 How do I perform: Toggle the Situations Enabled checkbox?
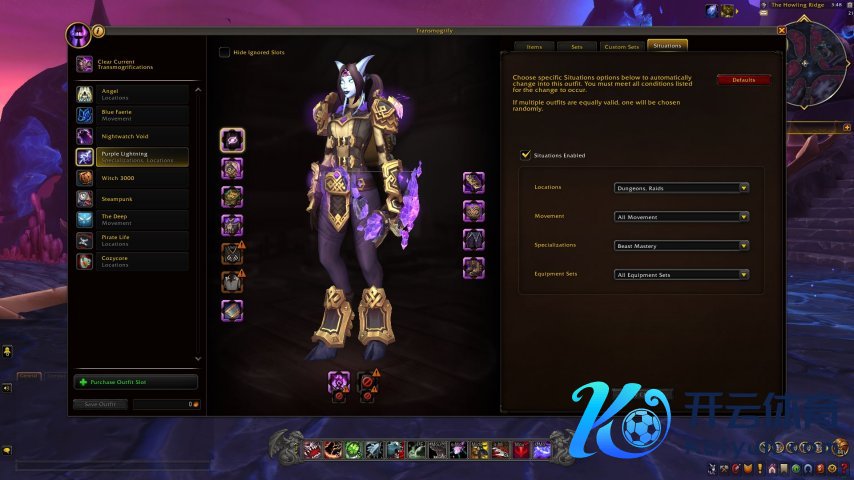[525, 155]
